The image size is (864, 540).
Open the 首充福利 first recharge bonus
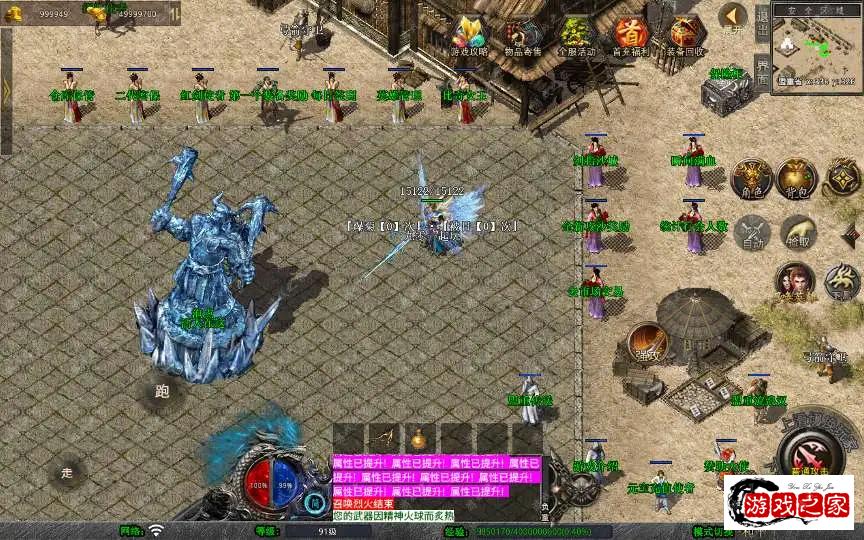631,36
